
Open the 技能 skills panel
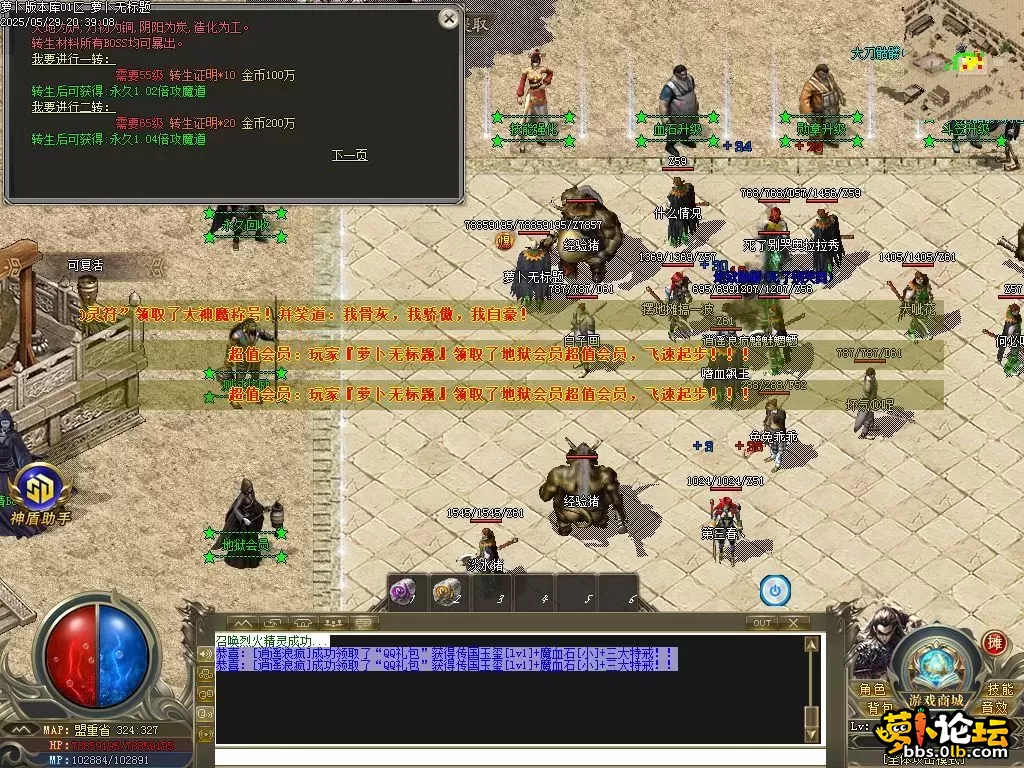(1000, 690)
